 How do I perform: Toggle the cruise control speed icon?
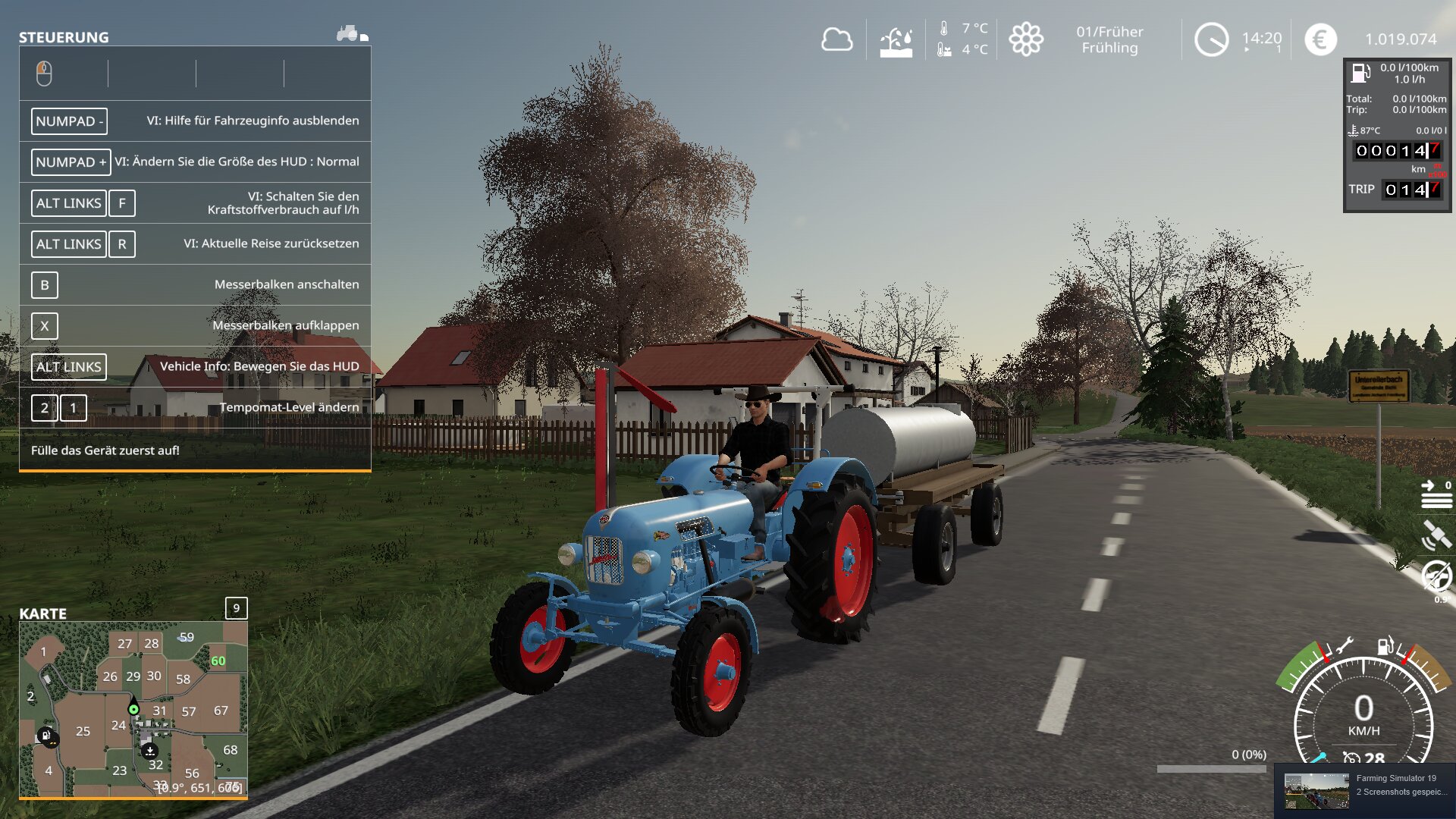1351,757
